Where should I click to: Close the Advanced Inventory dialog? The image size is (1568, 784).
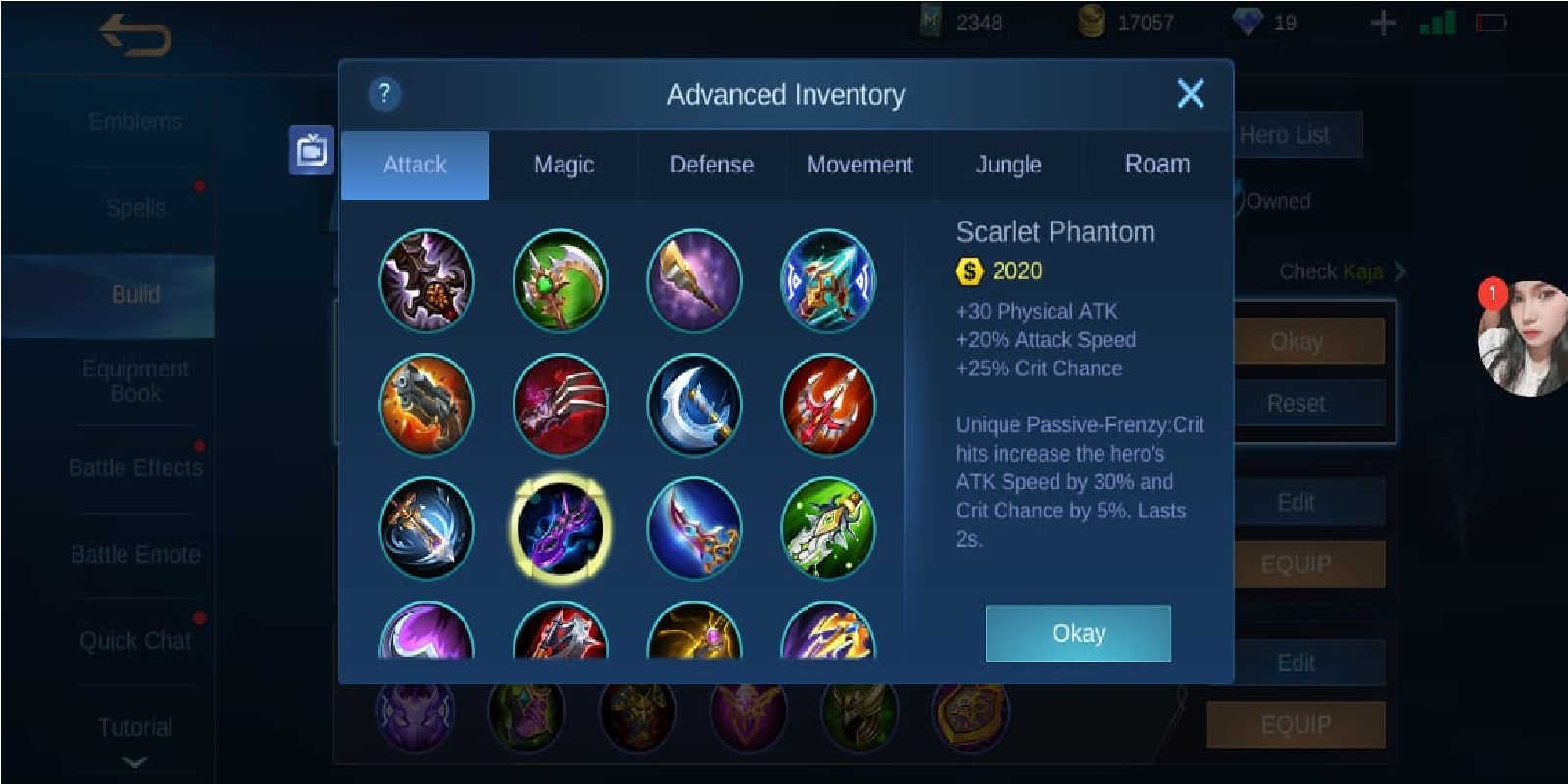(1190, 94)
